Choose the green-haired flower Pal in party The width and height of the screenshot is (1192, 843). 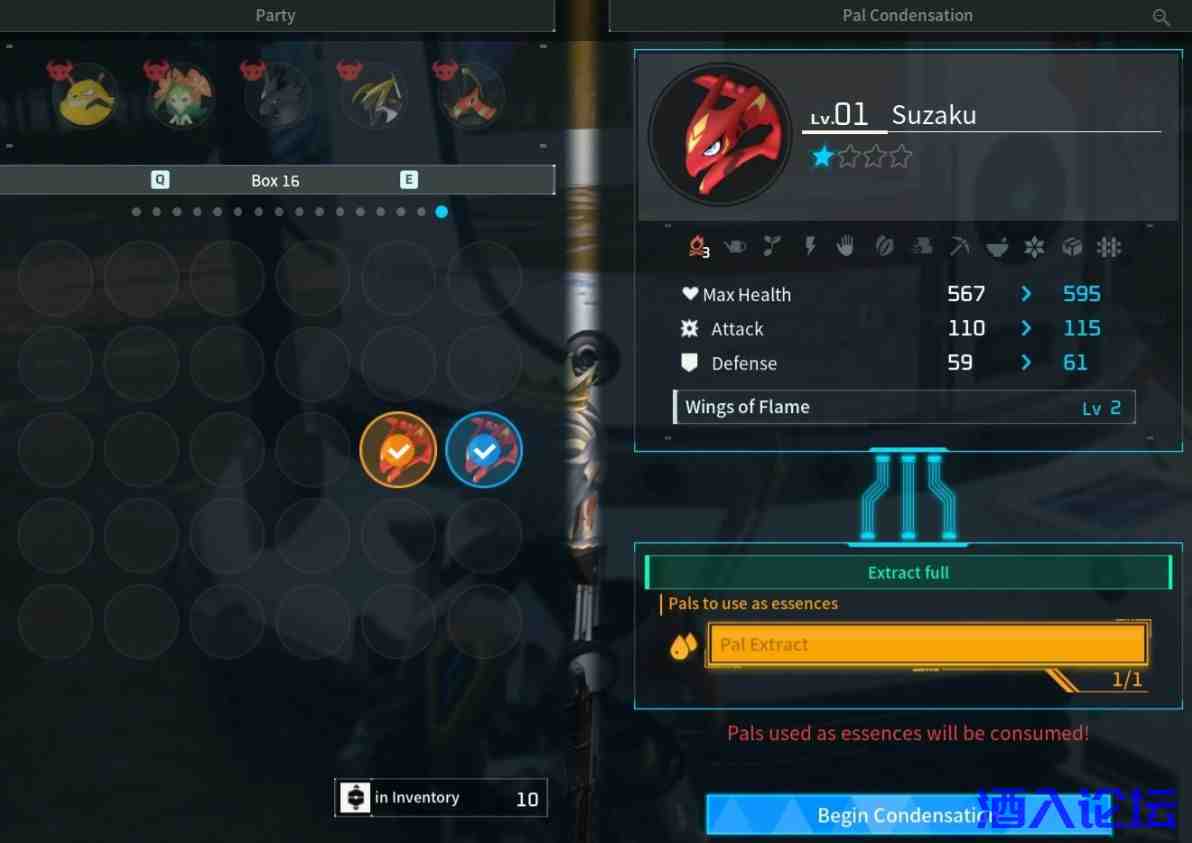point(180,98)
